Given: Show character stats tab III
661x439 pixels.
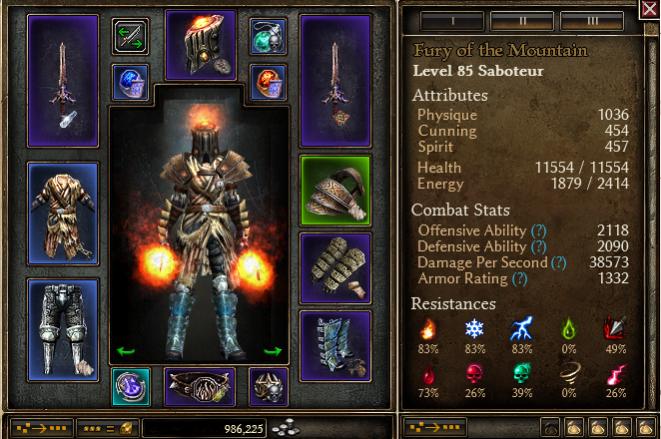Looking at the screenshot, I should 591,21.
